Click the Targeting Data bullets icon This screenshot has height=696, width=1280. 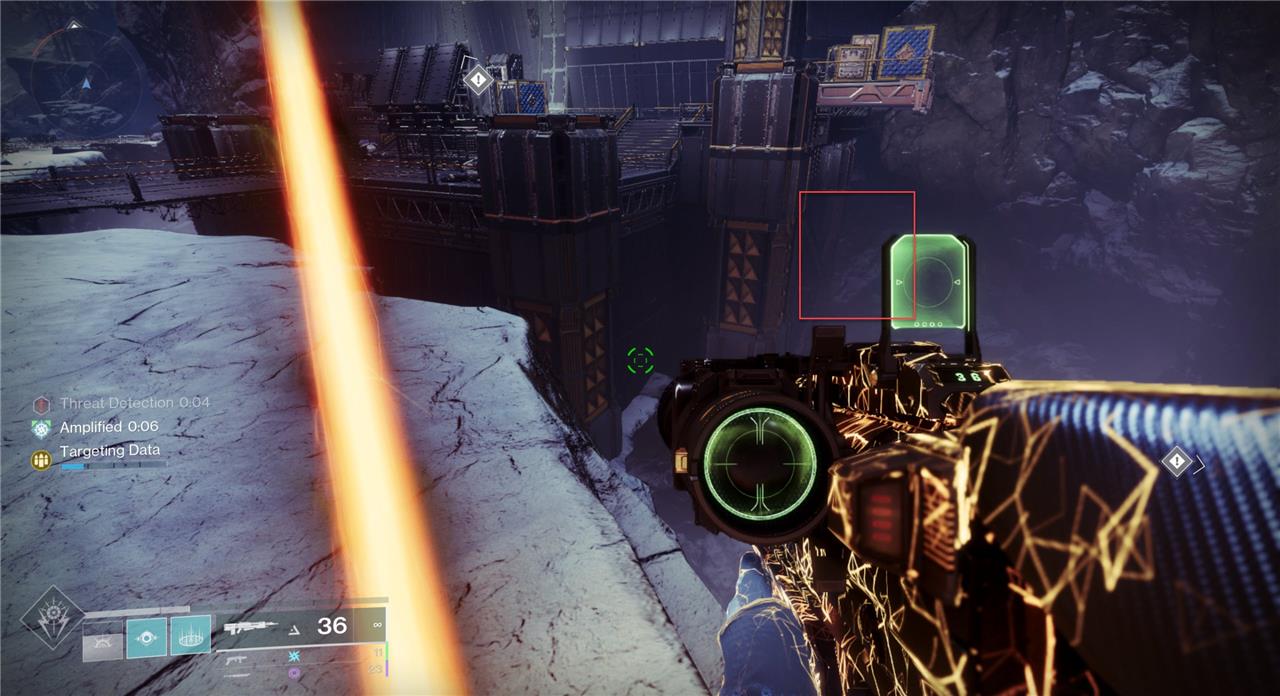[41, 459]
